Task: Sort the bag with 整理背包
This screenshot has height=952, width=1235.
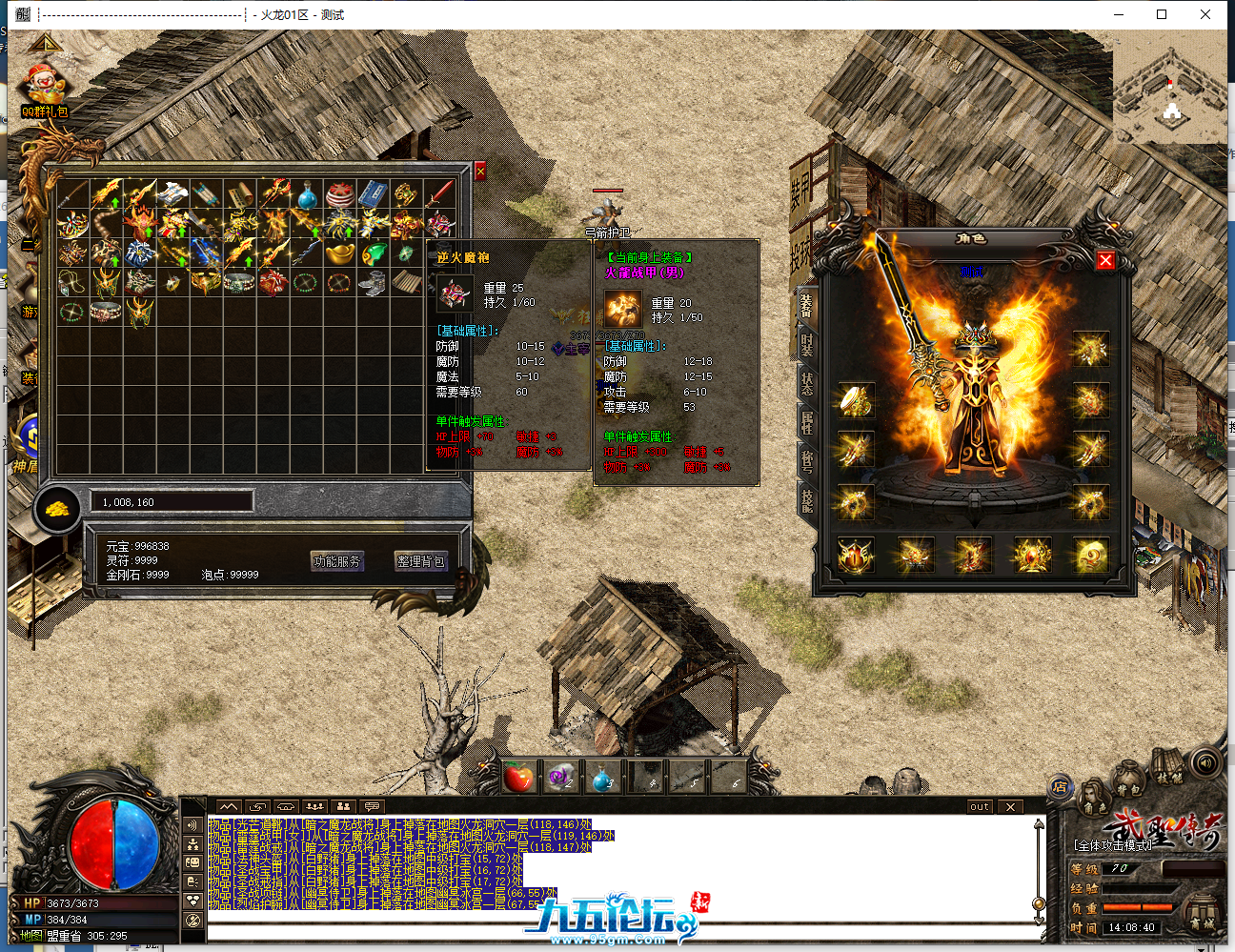Action: point(420,561)
